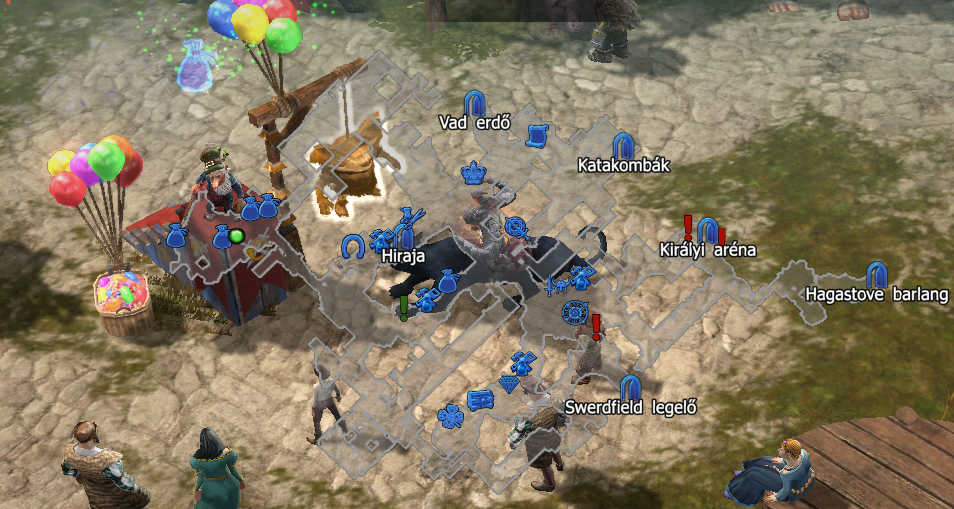Choose the Királyi aréna portal marker
Viewport: 954px width, 509px height.
pos(706,231)
